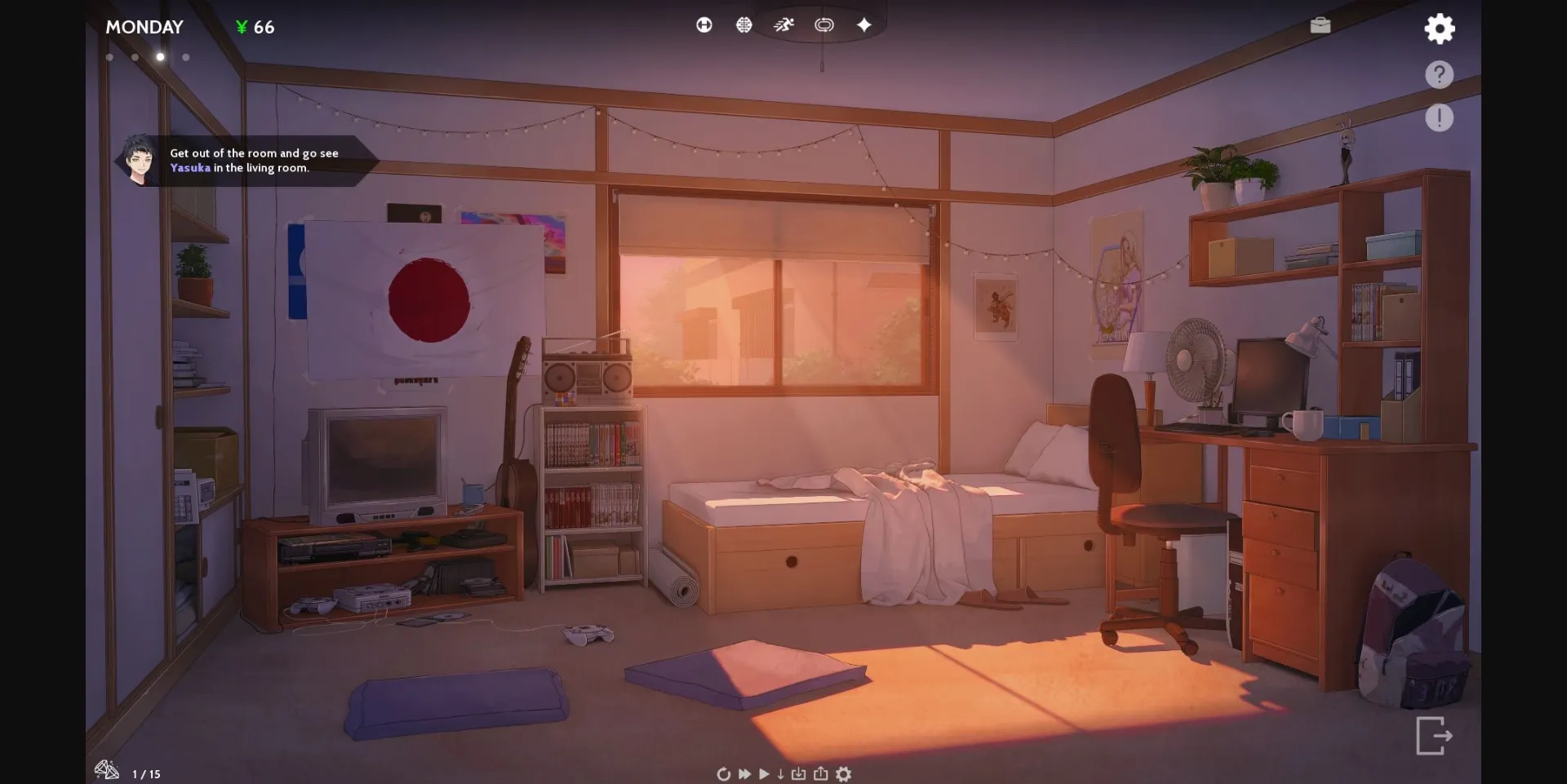Open the loop routine icon in the top bar
Viewport: 1567px width, 784px height.
click(824, 24)
